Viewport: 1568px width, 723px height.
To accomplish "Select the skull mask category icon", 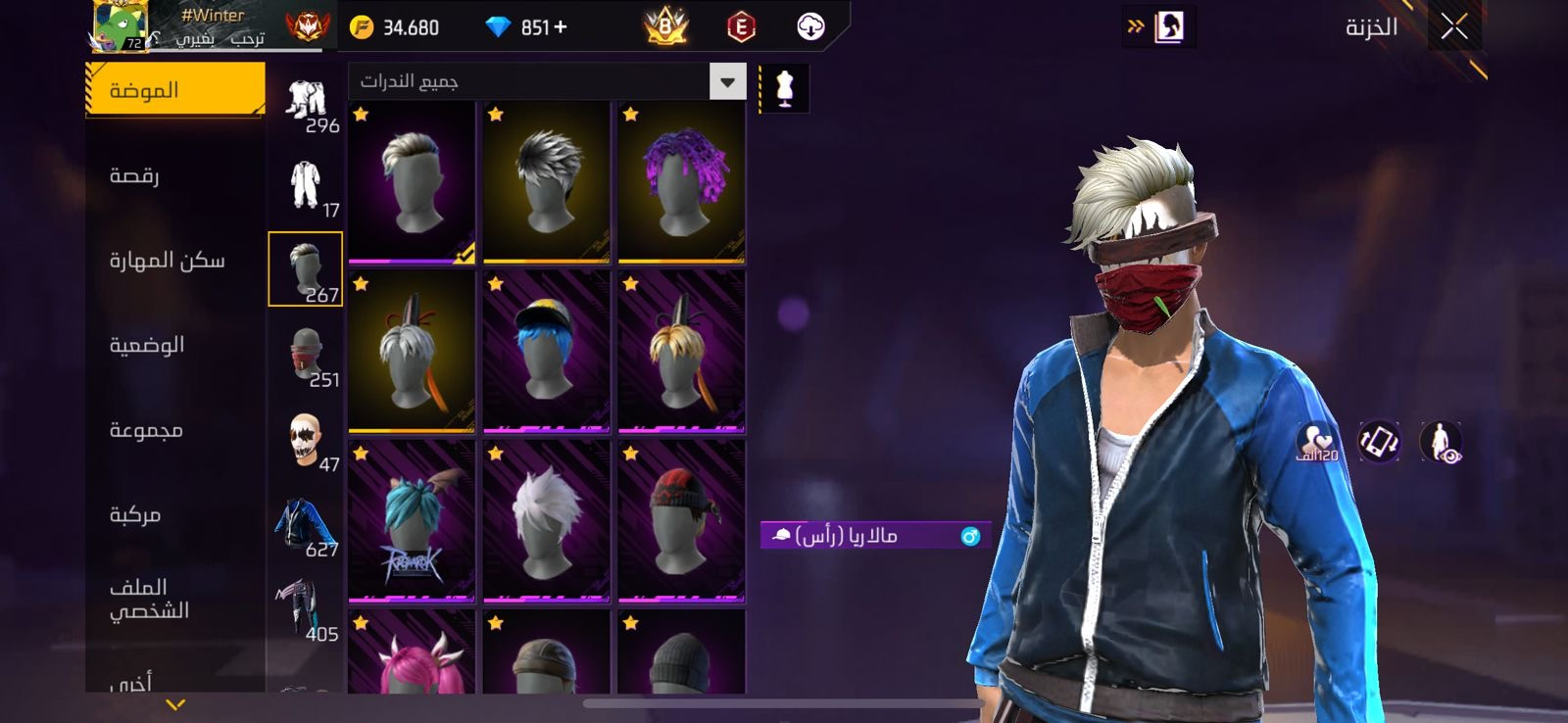I will 306,440.
